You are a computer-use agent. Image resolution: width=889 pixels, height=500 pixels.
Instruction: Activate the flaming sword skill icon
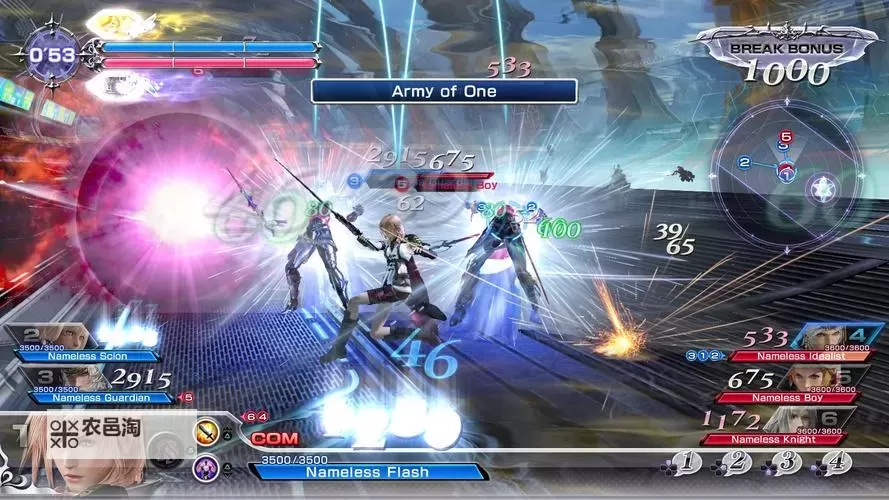tap(209, 432)
